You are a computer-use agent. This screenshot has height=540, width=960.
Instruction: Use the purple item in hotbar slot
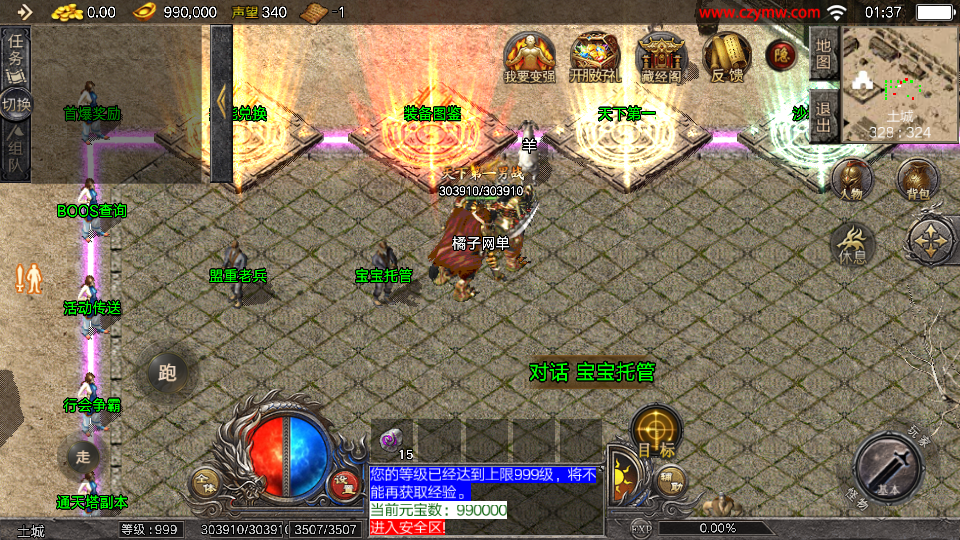392,438
